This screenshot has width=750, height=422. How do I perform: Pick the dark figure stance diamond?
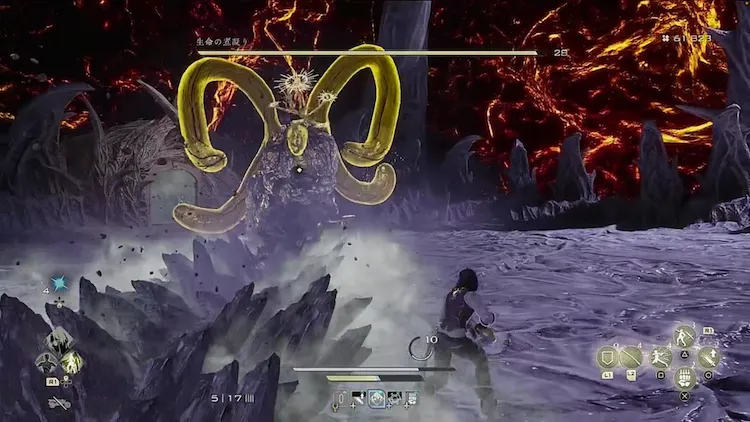[47, 362]
